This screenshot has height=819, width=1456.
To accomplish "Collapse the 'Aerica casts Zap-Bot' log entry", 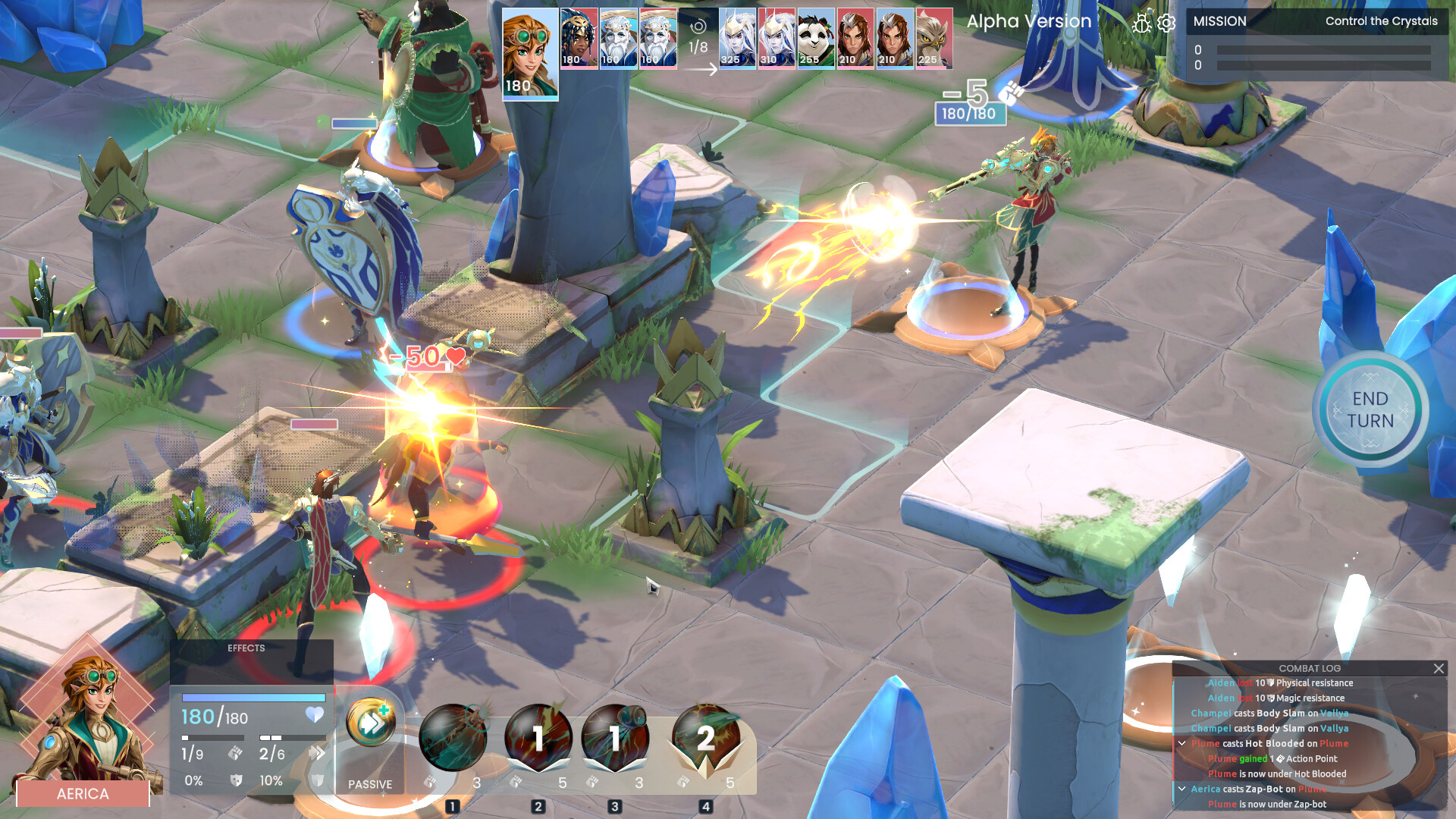I will 1183,789.
